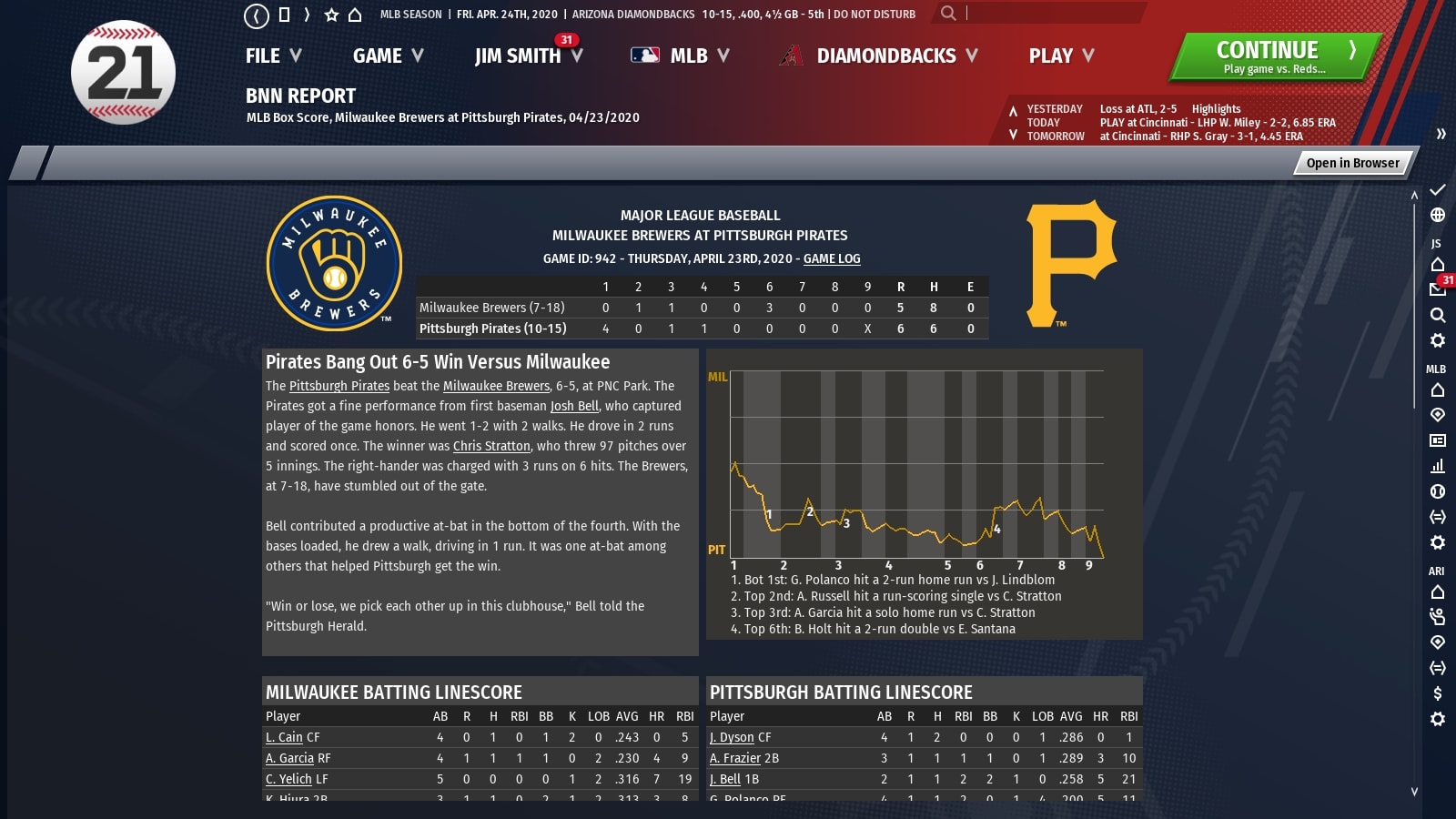Follow the Pittsburgh Pirates team link
The height and width of the screenshot is (819, 1456).
point(339,386)
